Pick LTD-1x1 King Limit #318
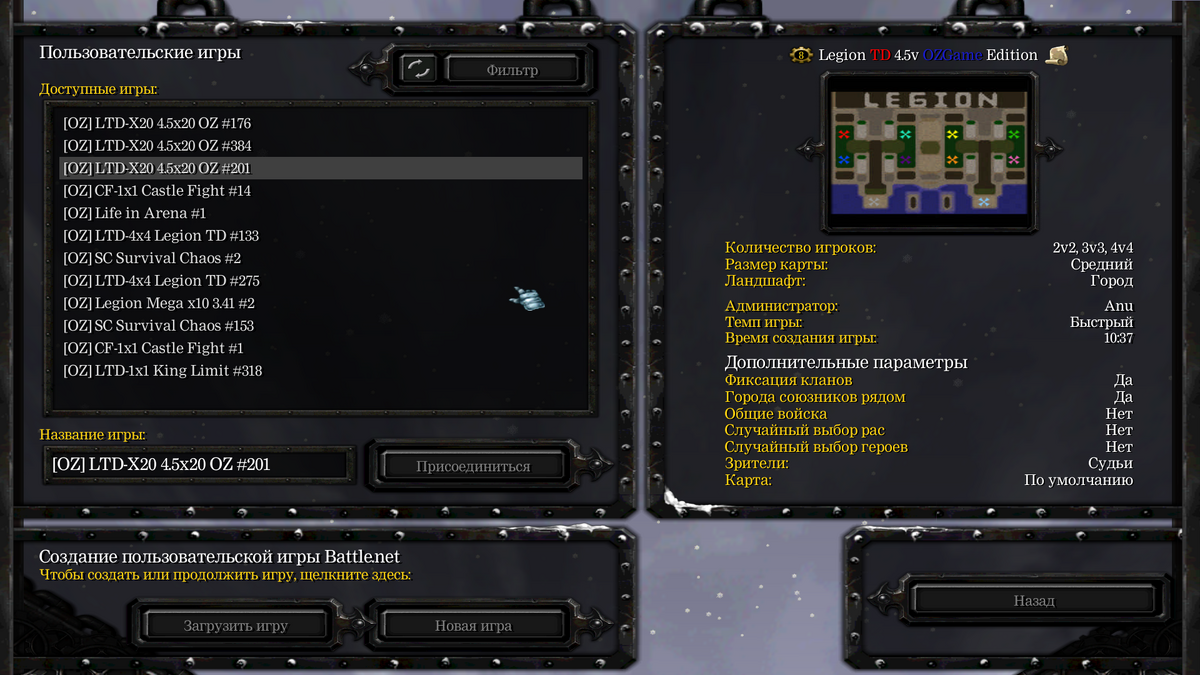 [163, 371]
